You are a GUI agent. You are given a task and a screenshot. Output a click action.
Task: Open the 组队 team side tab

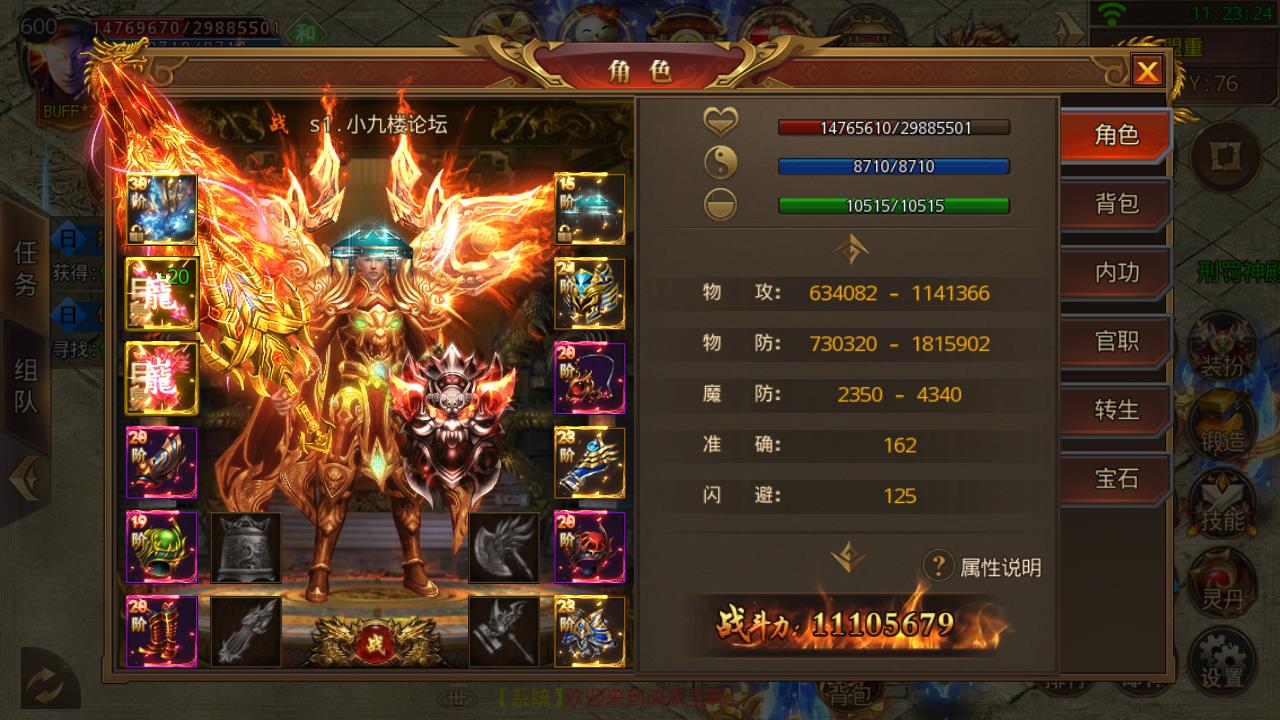[26, 385]
